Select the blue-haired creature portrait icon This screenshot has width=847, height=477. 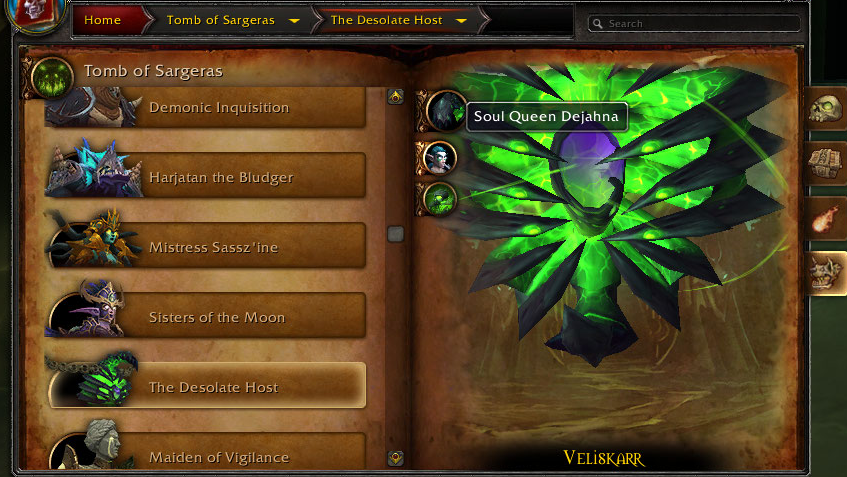pos(438,157)
